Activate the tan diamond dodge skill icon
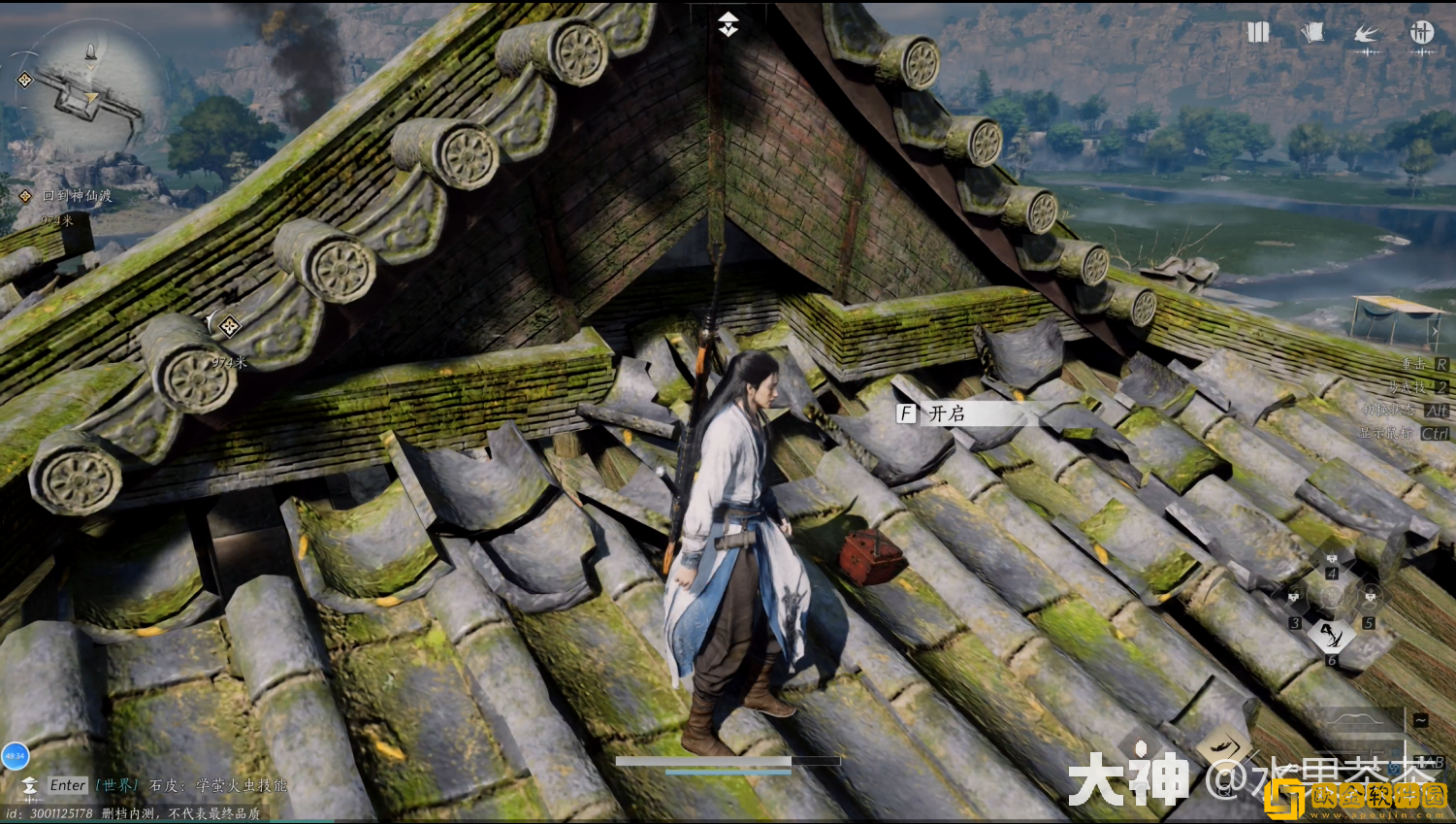This screenshot has width=1456, height=824. [x=1223, y=747]
